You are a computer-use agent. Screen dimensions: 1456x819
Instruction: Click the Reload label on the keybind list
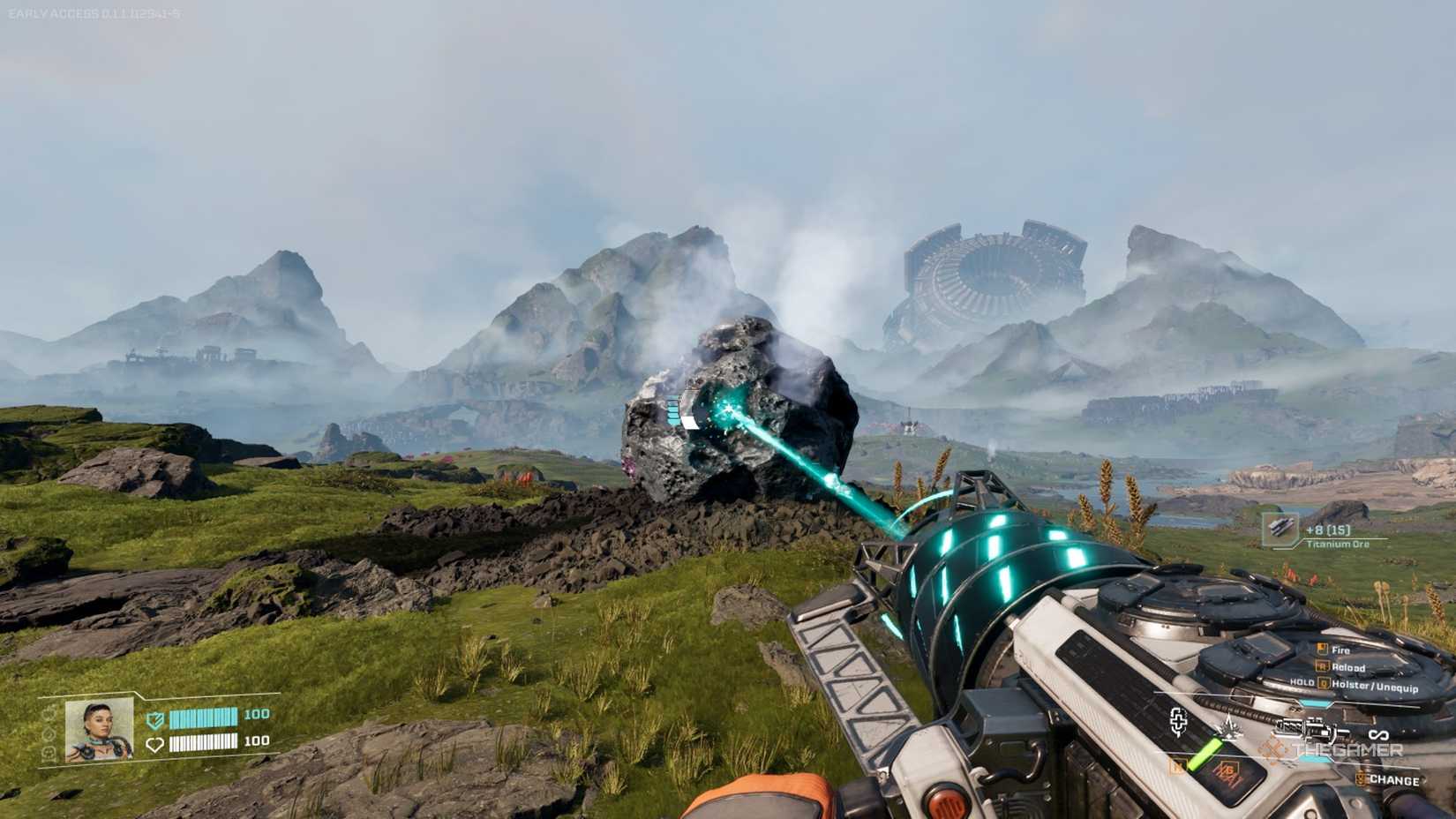click(x=1347, y=667)
